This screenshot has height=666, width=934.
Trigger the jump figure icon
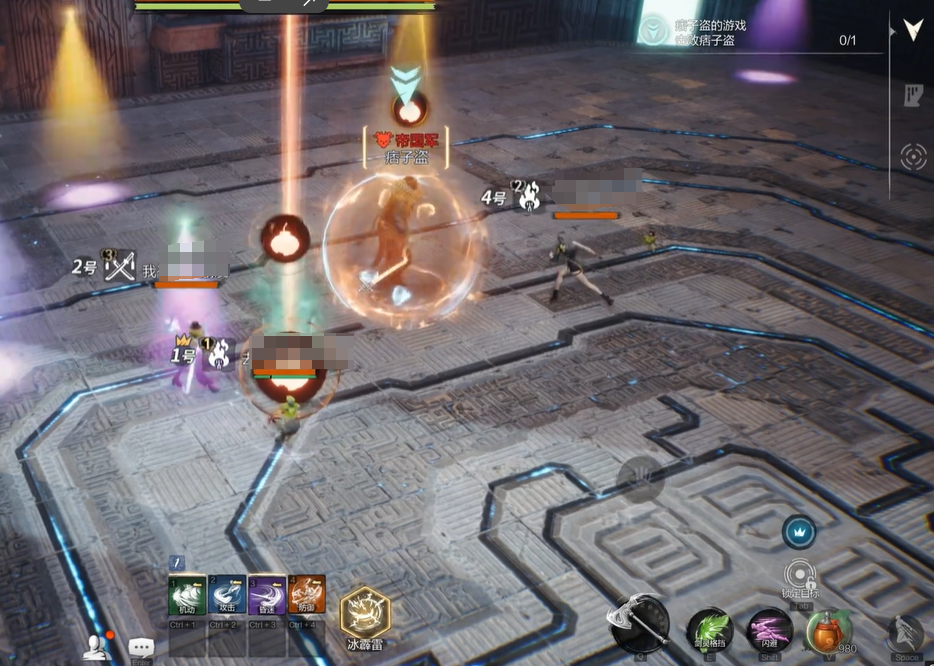(905, 634)
